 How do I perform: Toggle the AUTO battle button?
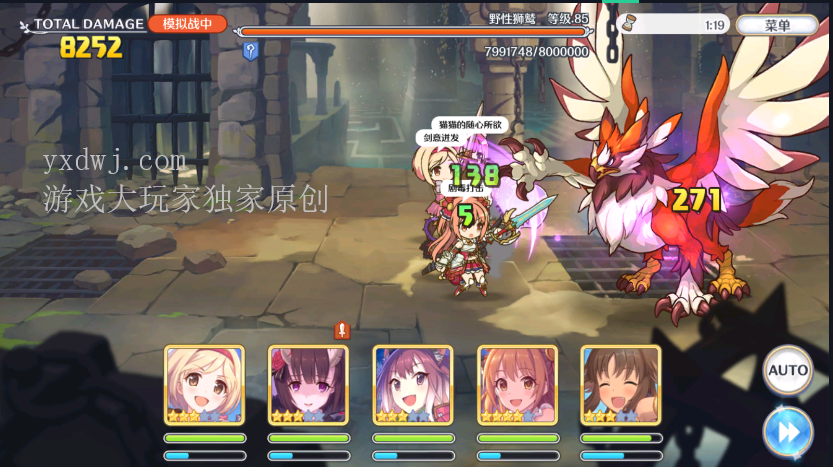787,370
